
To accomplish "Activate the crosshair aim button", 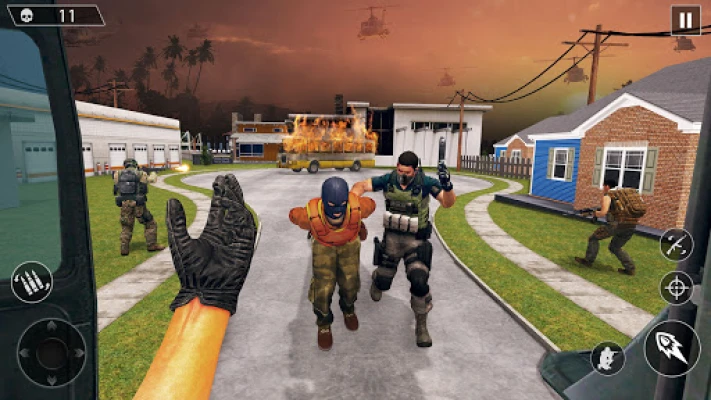I will click(677, 288).
